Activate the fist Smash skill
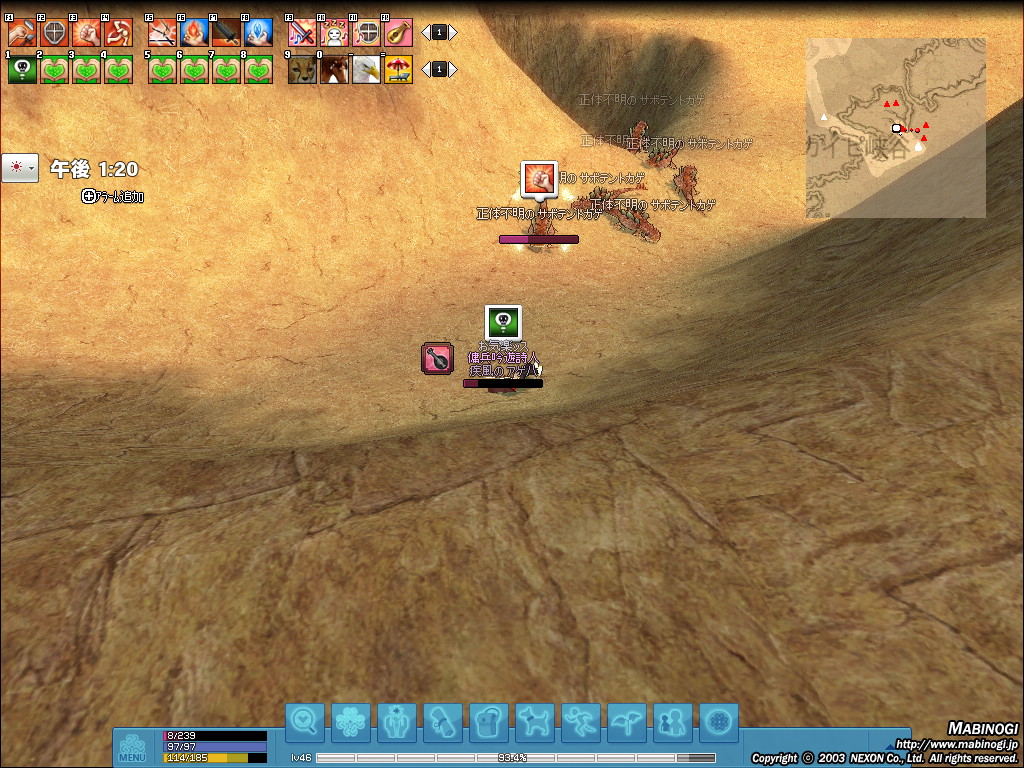Screen dimensions: 1024x768 tap(86, 33)
